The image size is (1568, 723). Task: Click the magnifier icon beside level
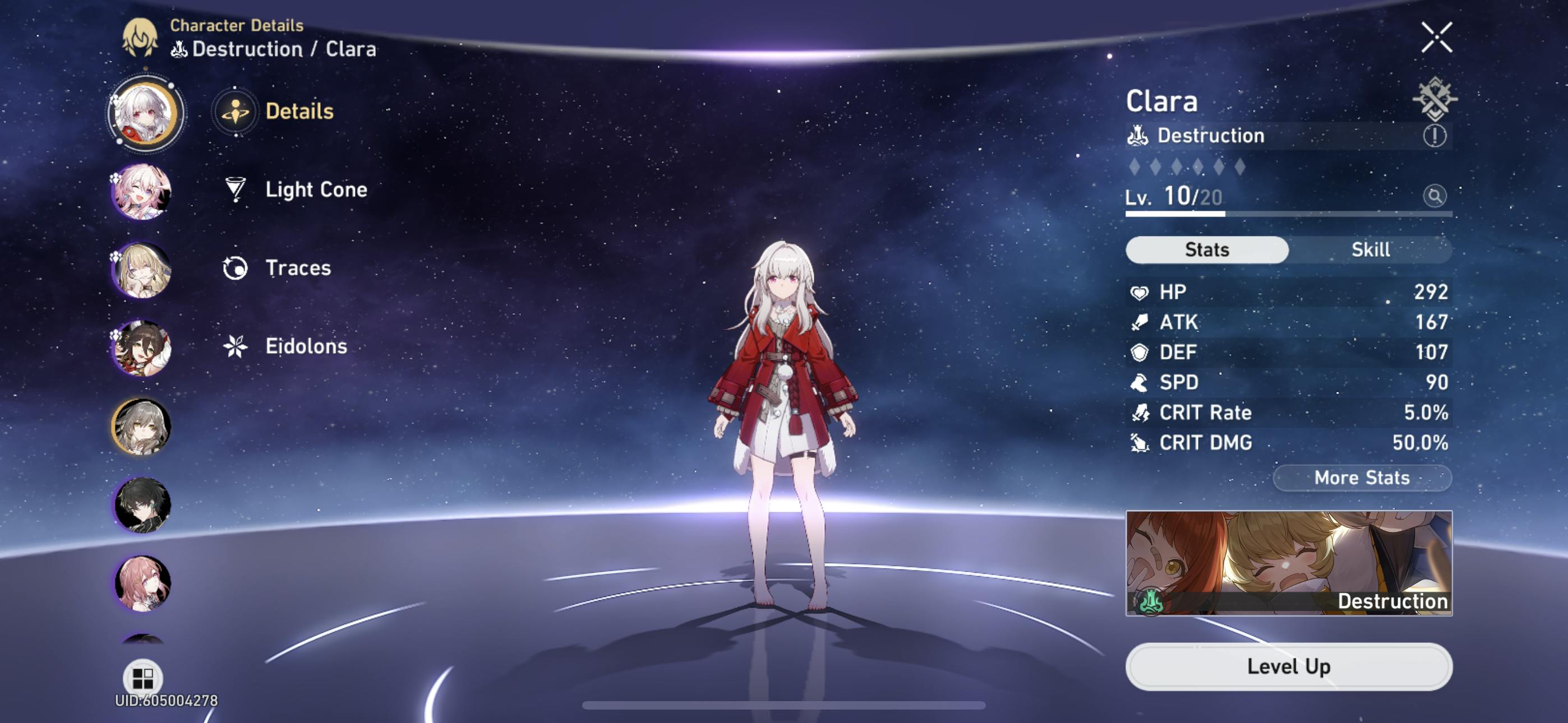[1434, 196]
